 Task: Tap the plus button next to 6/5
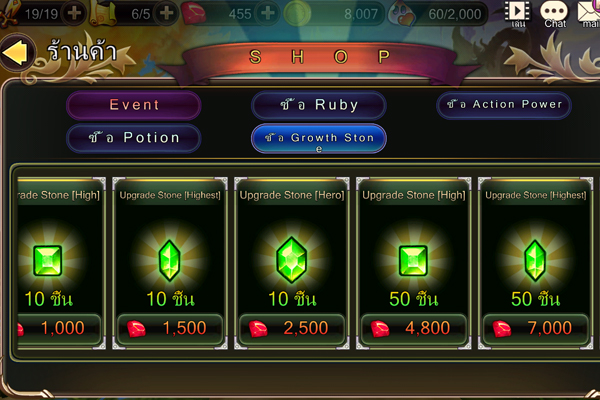click(165, 14)
